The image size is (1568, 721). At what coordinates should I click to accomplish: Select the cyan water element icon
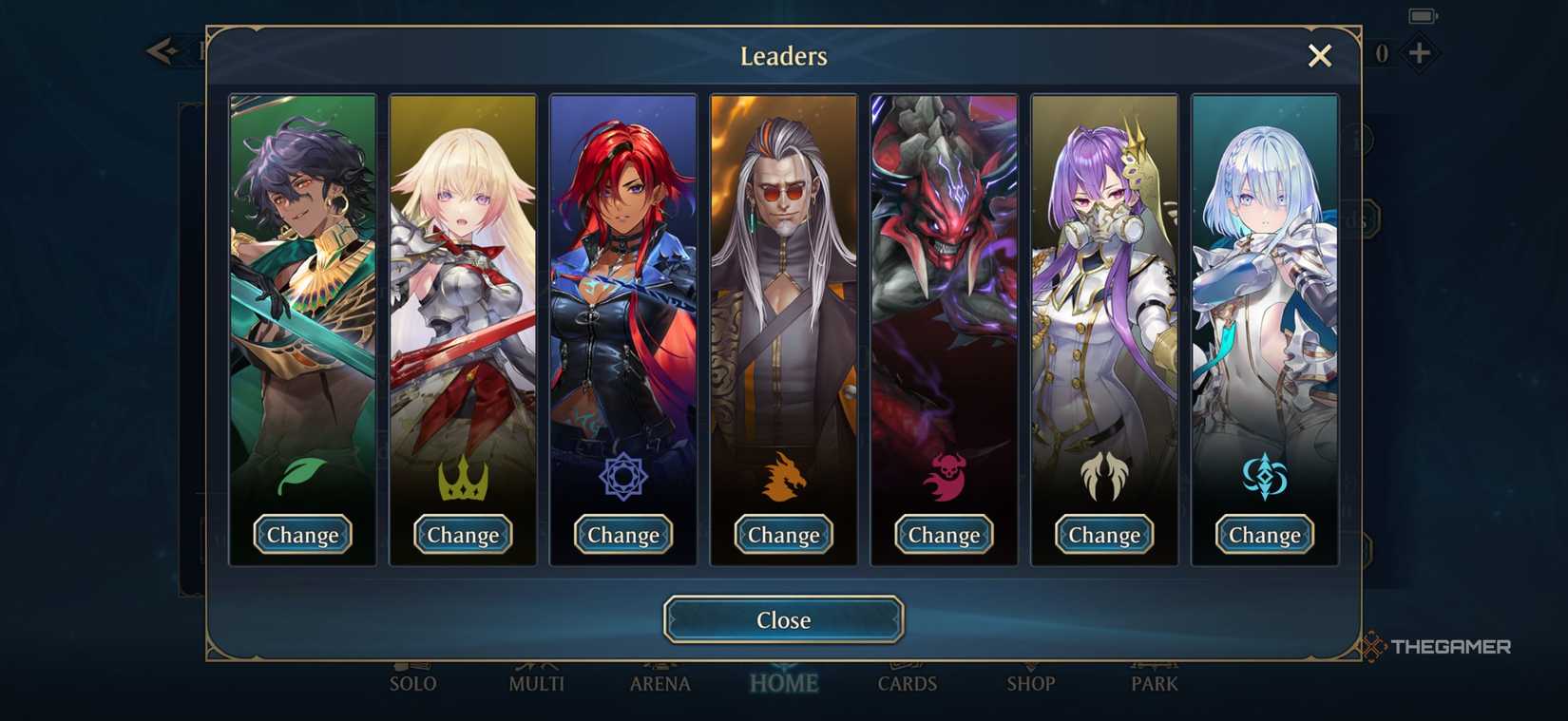pos(1264,475)
